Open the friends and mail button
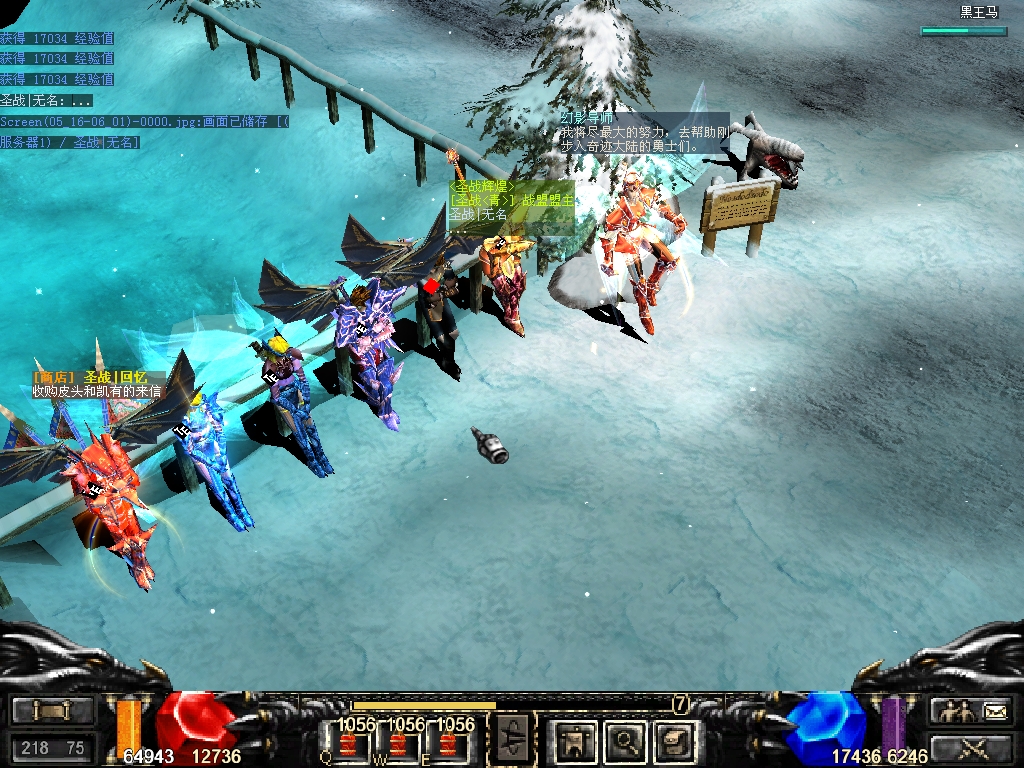 (x=971, y=711)
